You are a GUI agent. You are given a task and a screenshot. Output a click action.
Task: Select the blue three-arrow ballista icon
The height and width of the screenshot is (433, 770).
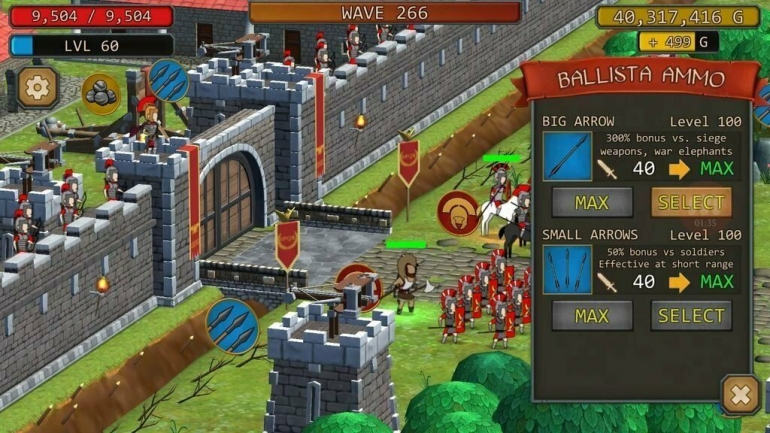[x=231, y=325]
